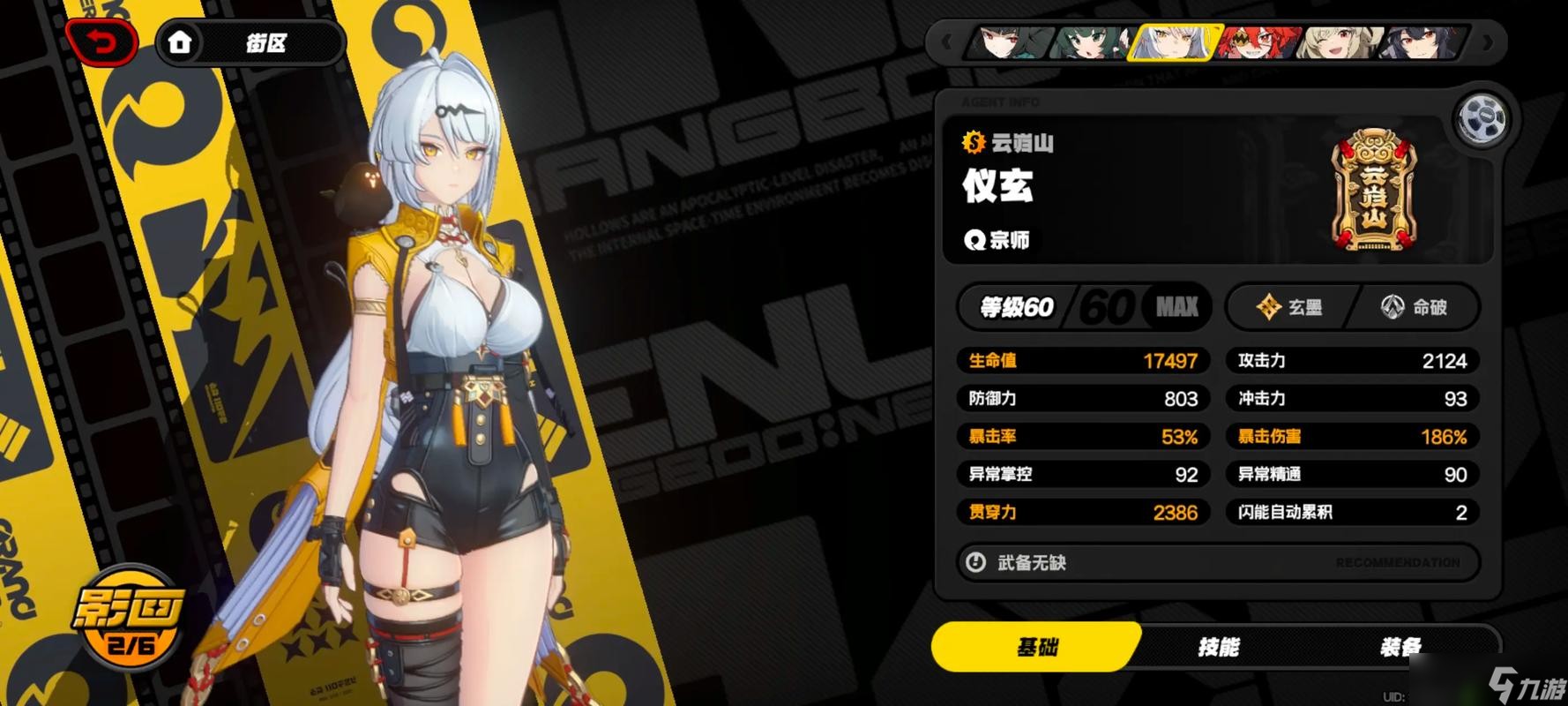
Task: Switch to the 装备 equipment tab
Action: pos(1400,647)
